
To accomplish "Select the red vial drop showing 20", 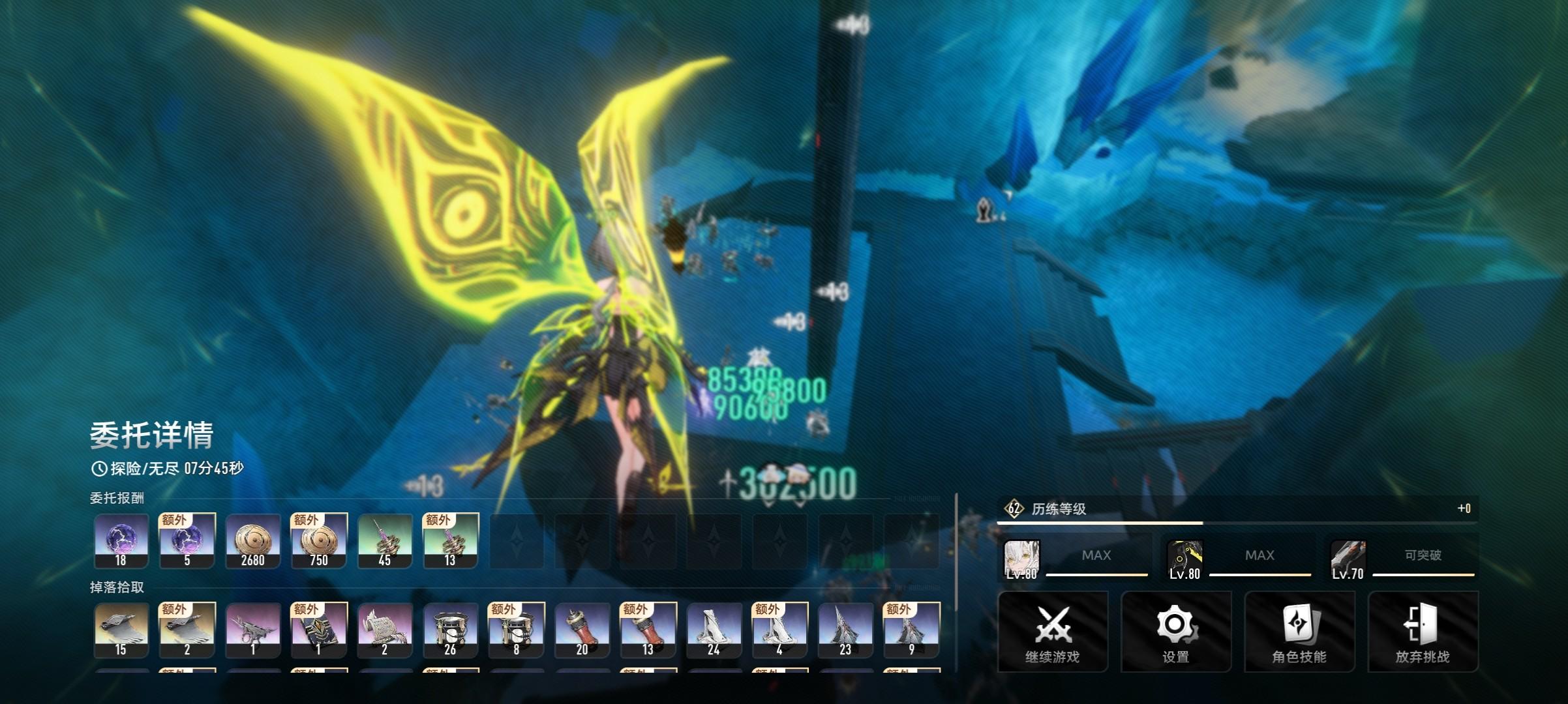I will coord(582,630).
